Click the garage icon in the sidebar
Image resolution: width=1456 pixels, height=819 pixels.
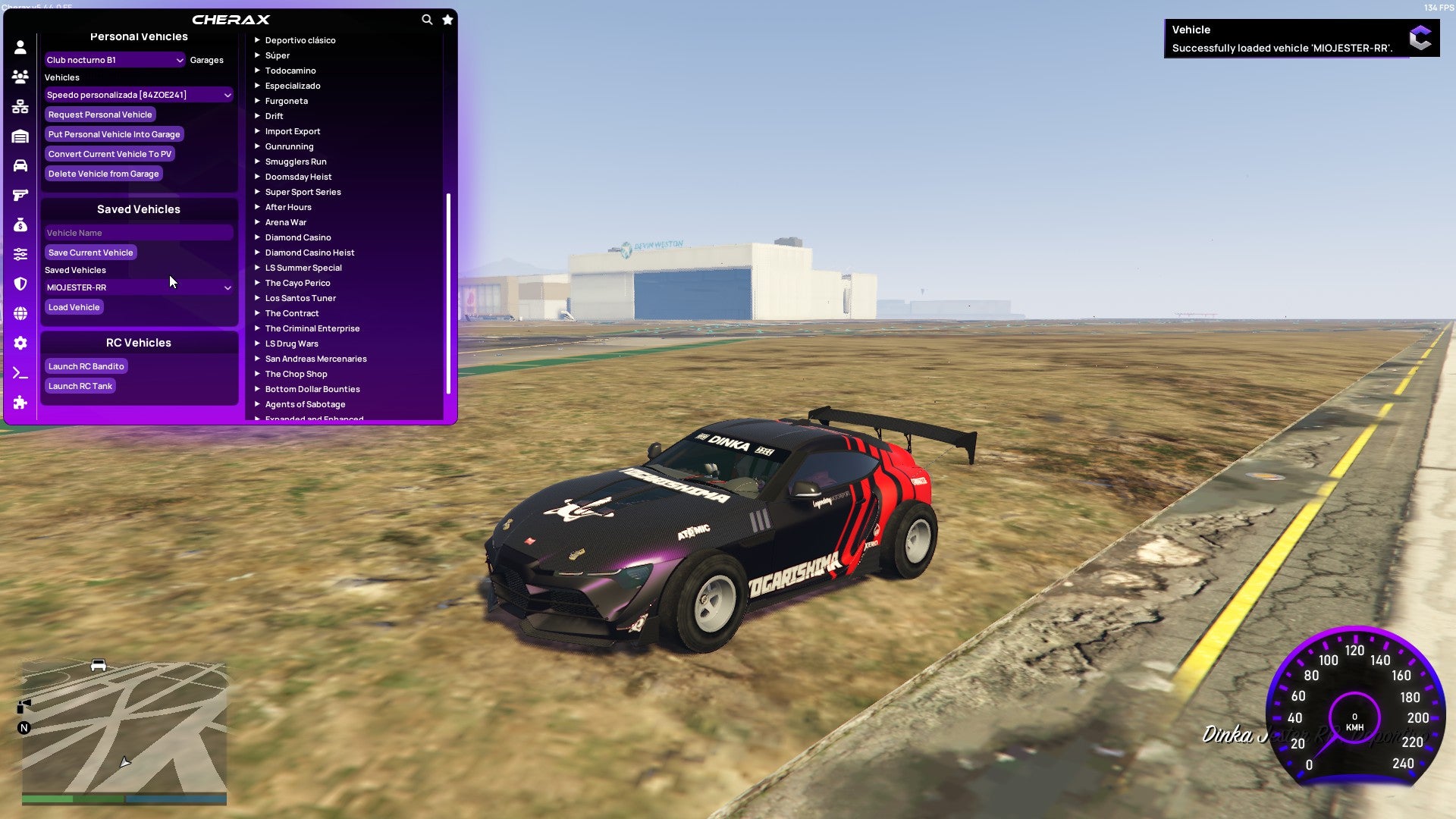[x=20, y=136]
